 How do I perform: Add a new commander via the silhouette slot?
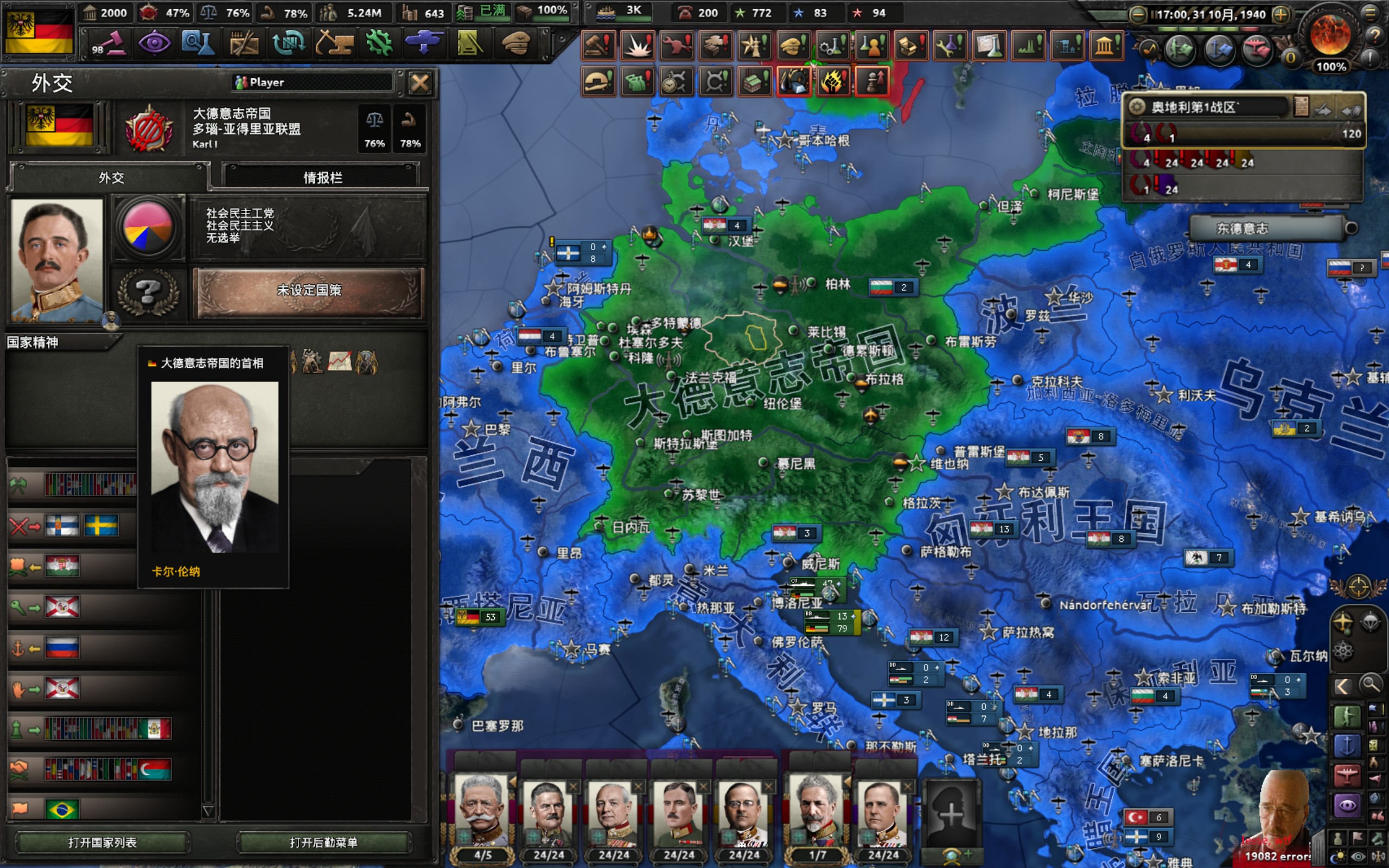pos(951,812)
